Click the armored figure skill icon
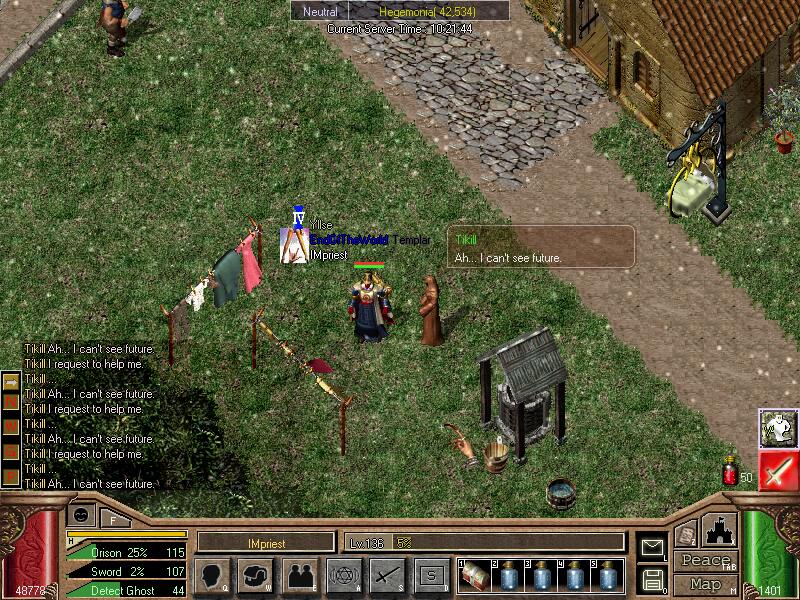This screenshot has height=600, width=800. [777, 428]
